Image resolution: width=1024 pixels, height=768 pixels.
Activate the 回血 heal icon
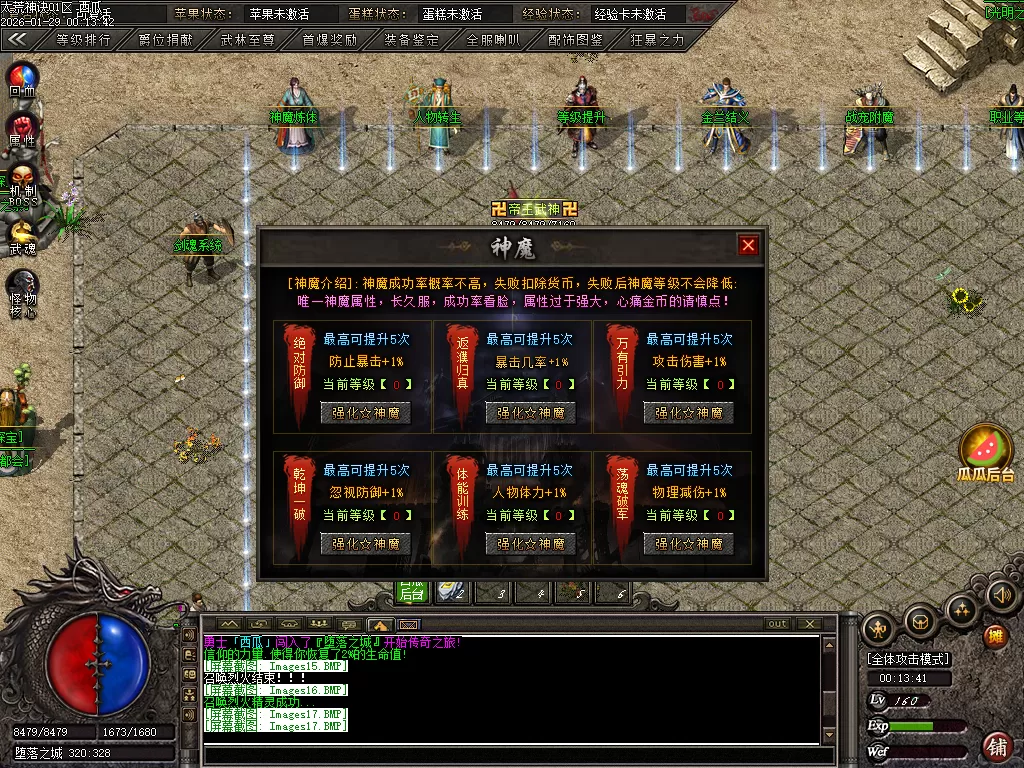pyautogui.click(x=22, y=78)
